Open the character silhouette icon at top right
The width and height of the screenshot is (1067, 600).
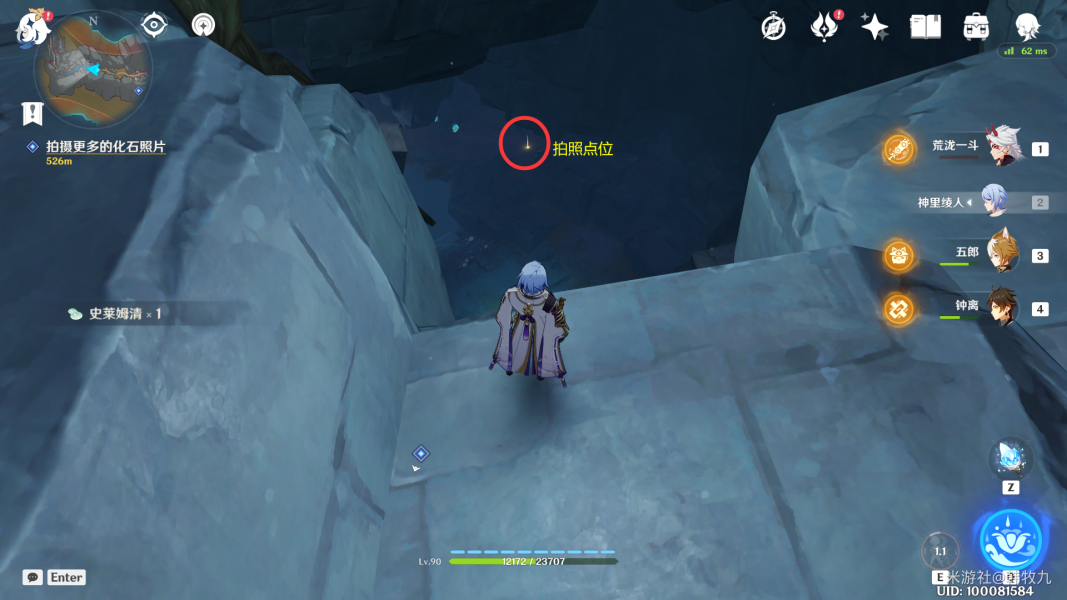(1026, 27)
